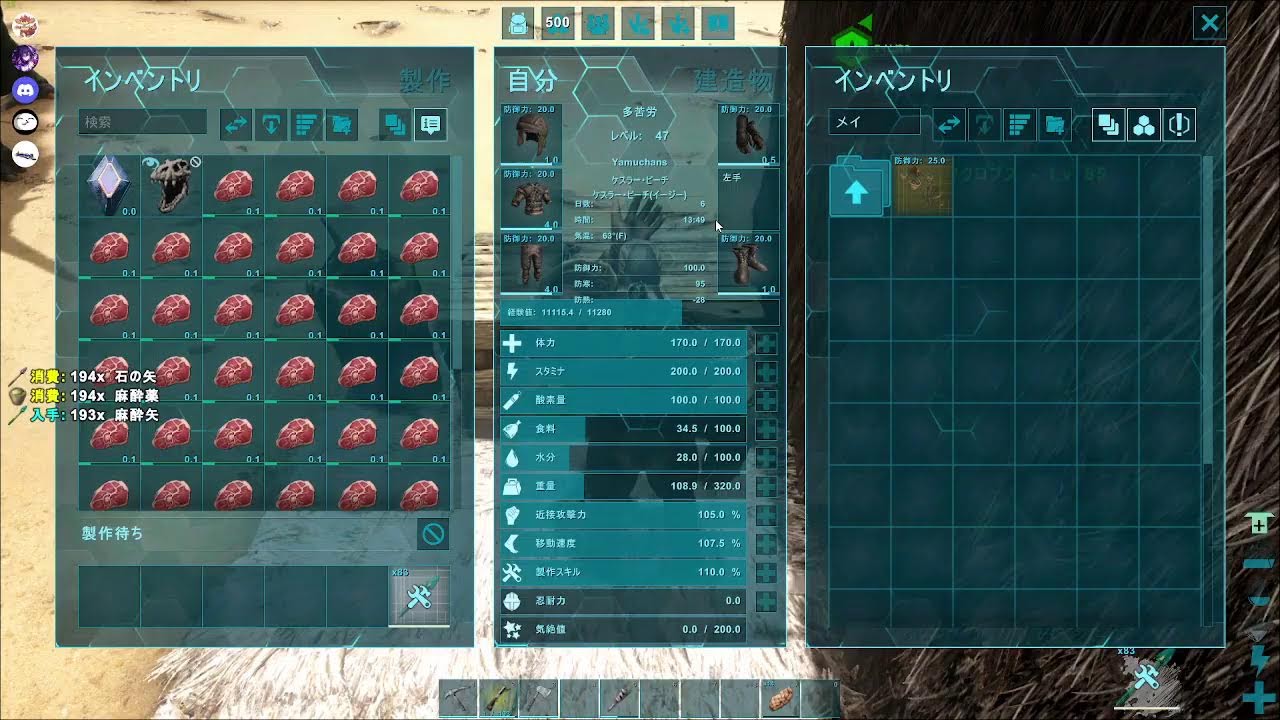1280x720 pixels.
Task: Switch to the 建造物 structures tab
Action: (735, 76)
